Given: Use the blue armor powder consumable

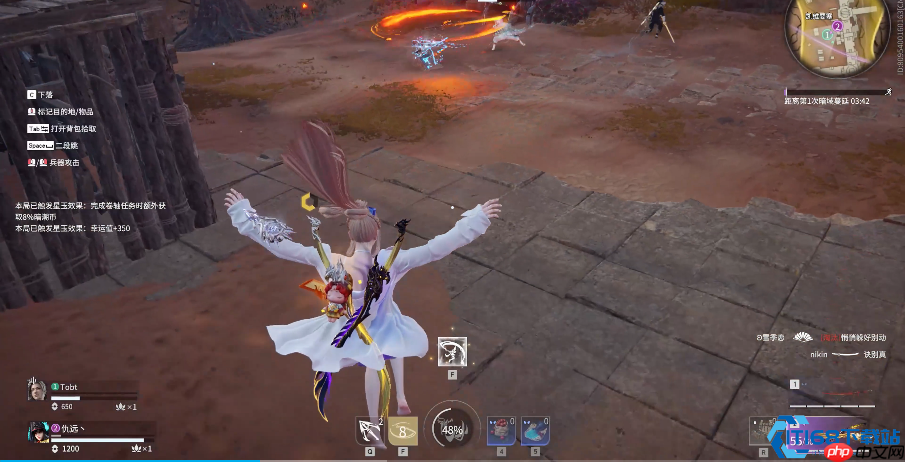Looking at the screenshot, I should coord(535,430).
